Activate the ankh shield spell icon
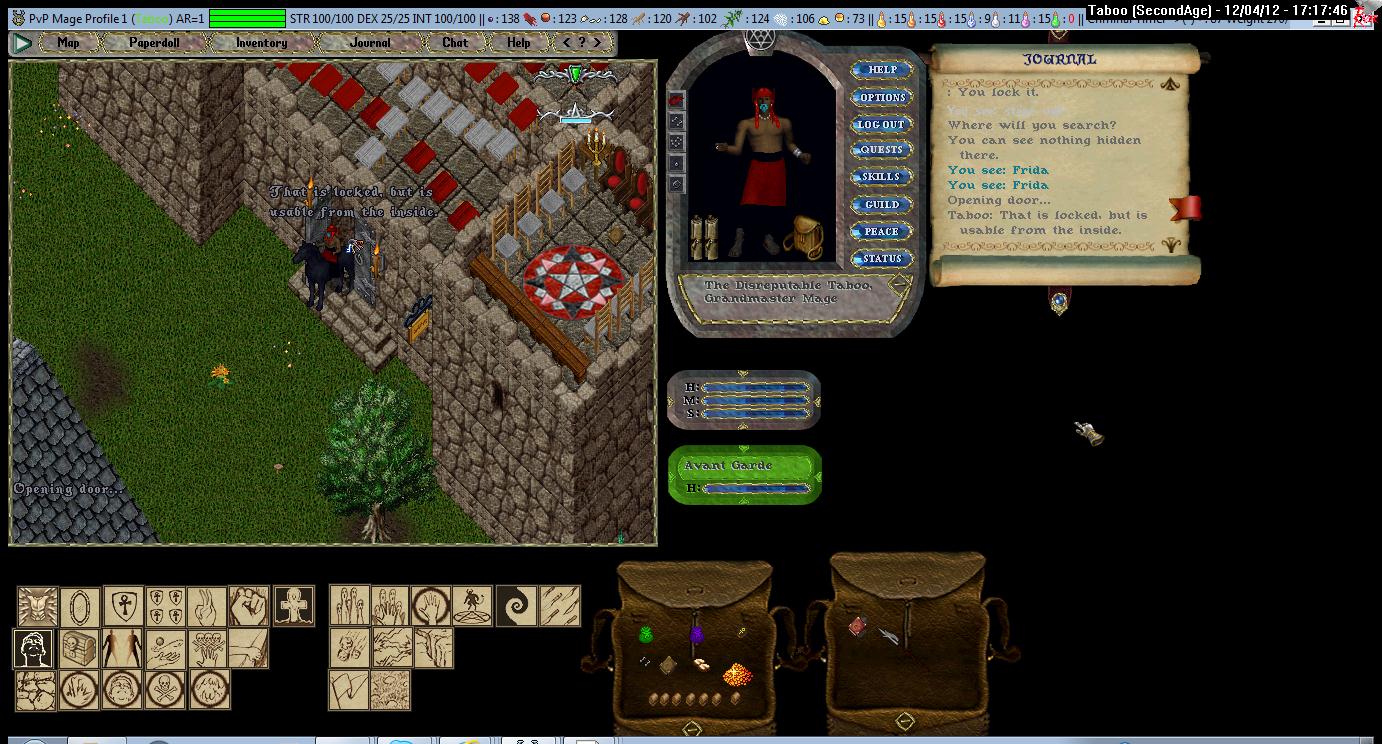This screenshot has height=744, width=1382. coord(124,606)
